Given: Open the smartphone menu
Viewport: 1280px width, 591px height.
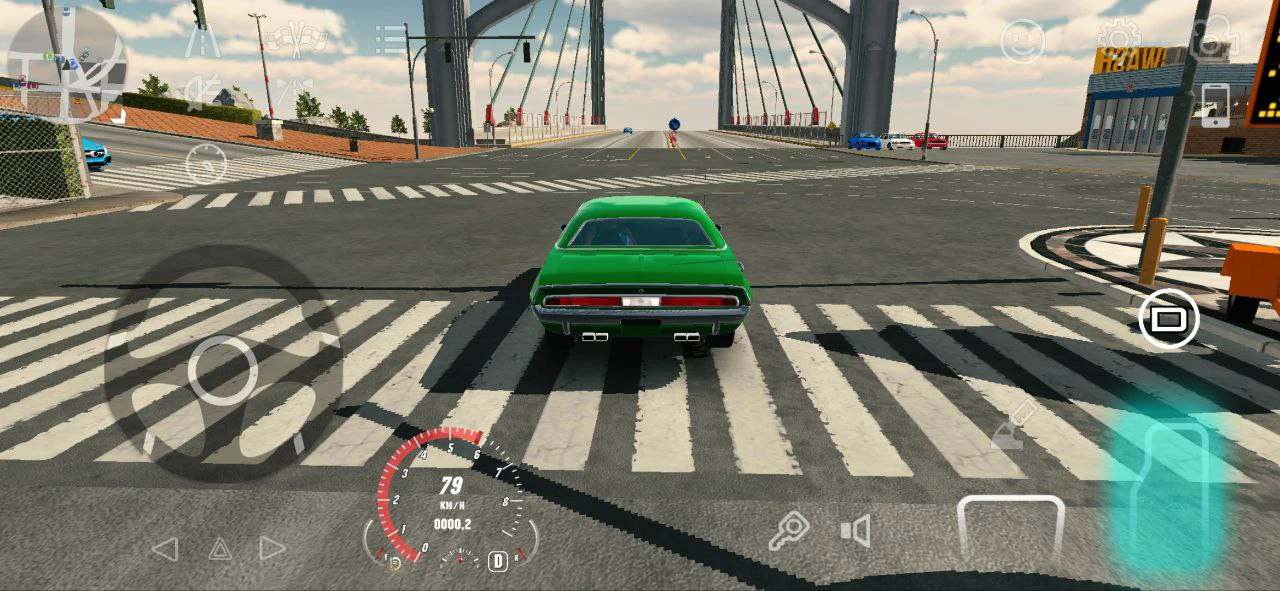Looking at the screenshot, I should click(1214, 105).
